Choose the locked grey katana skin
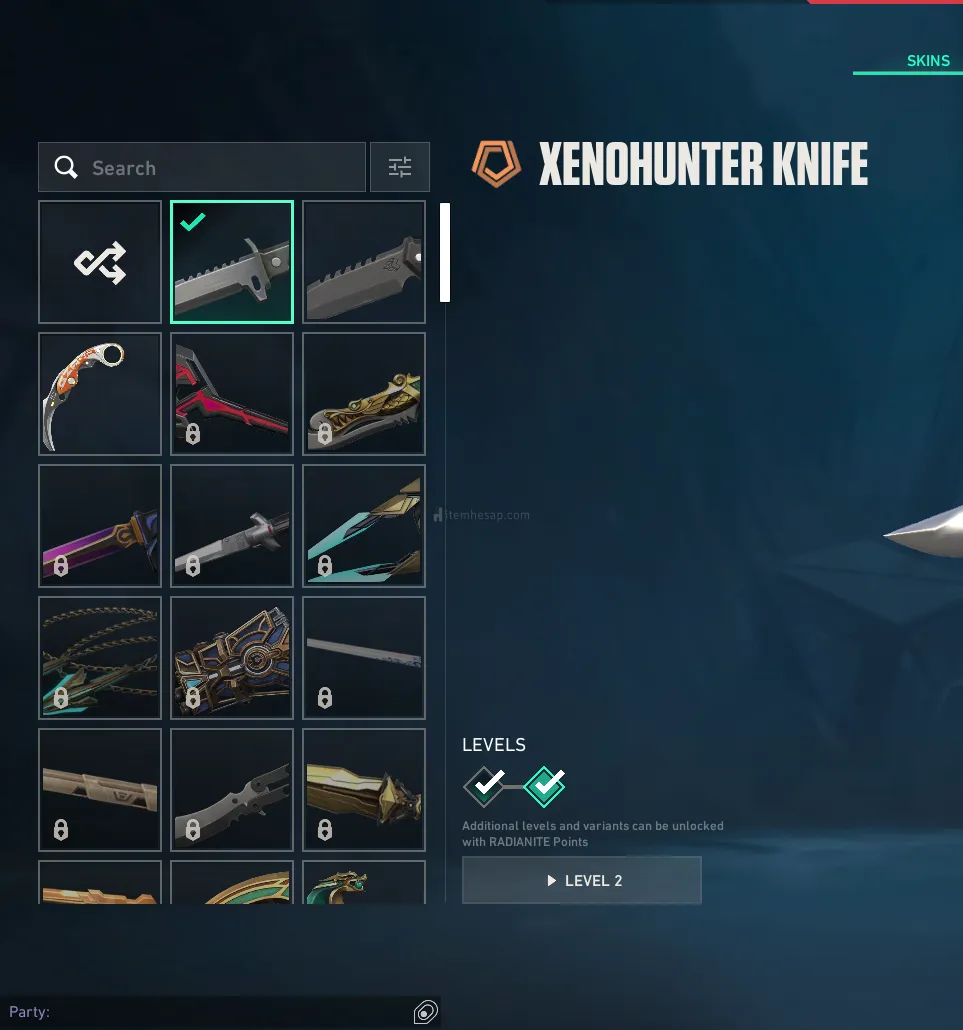Image resolution: width=963 pixels, height=1030 pixels. pyautogui.click(x=232, y=526)
